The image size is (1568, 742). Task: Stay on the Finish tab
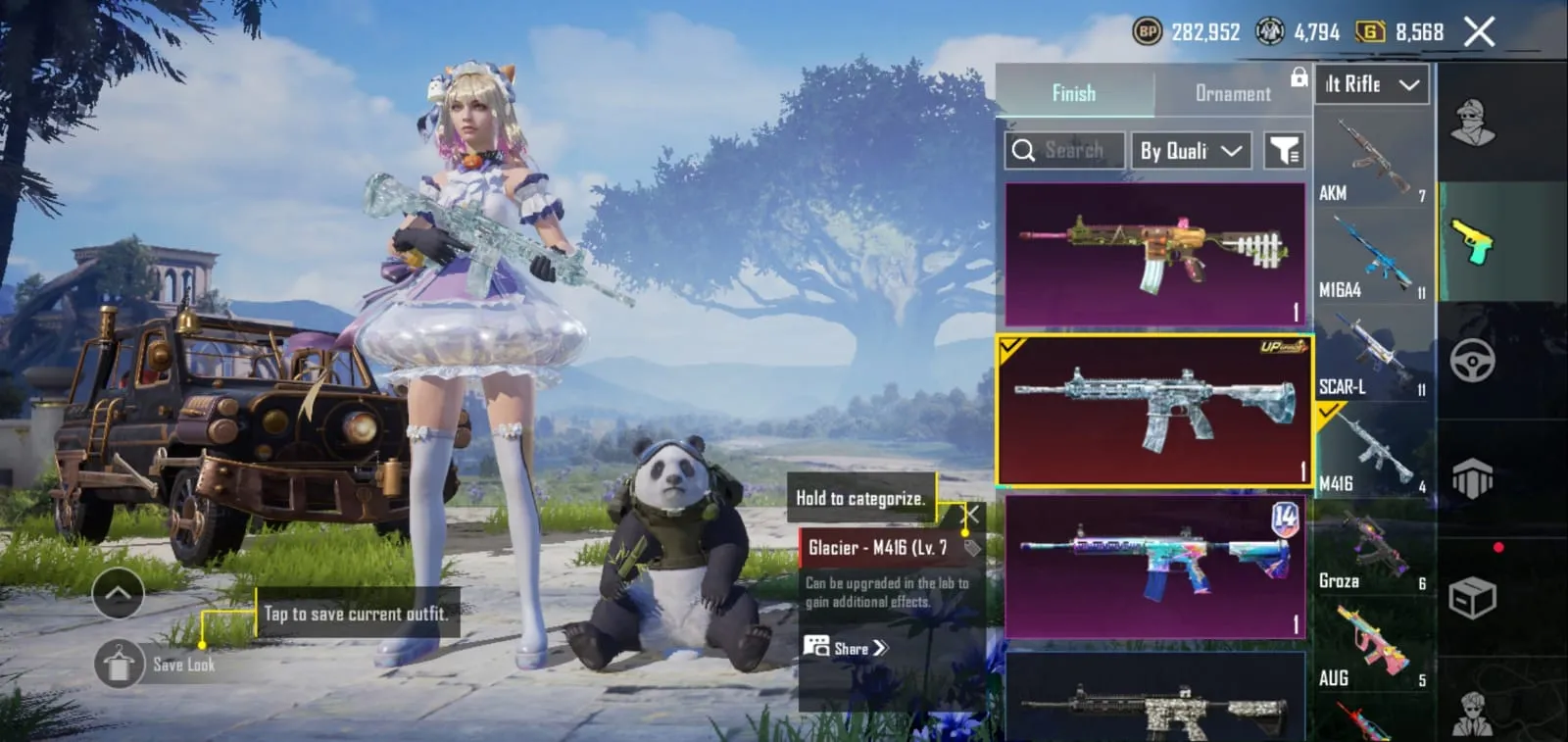pos(1074,93)
